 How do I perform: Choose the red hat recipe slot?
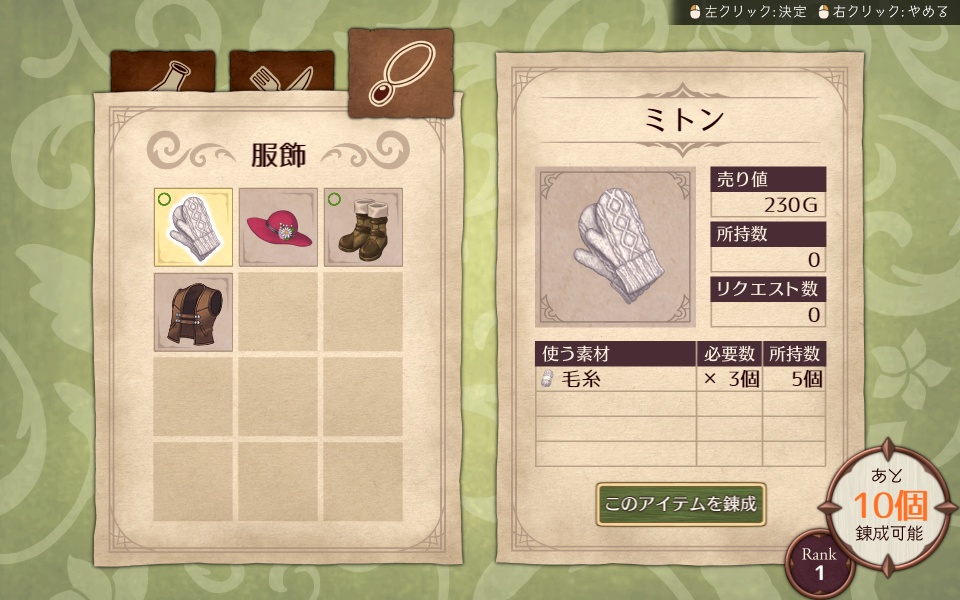[278, 227]
